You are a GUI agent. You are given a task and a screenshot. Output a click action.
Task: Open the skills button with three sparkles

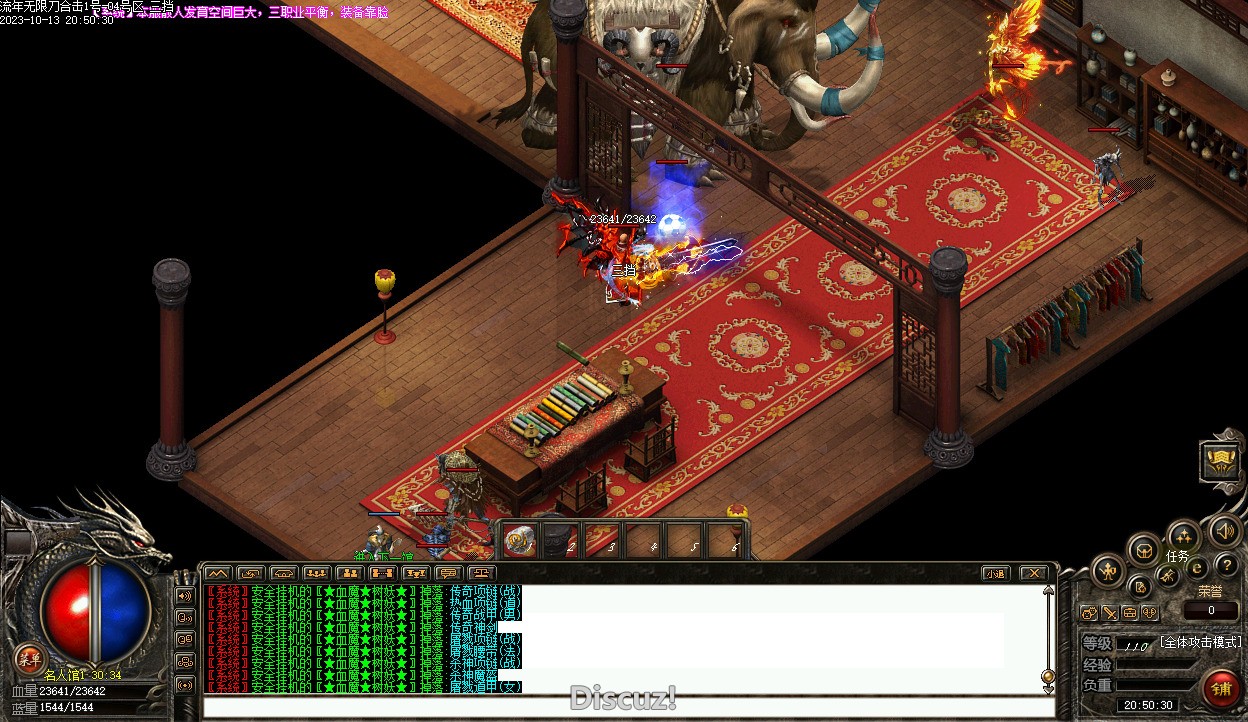[1183, 535]
